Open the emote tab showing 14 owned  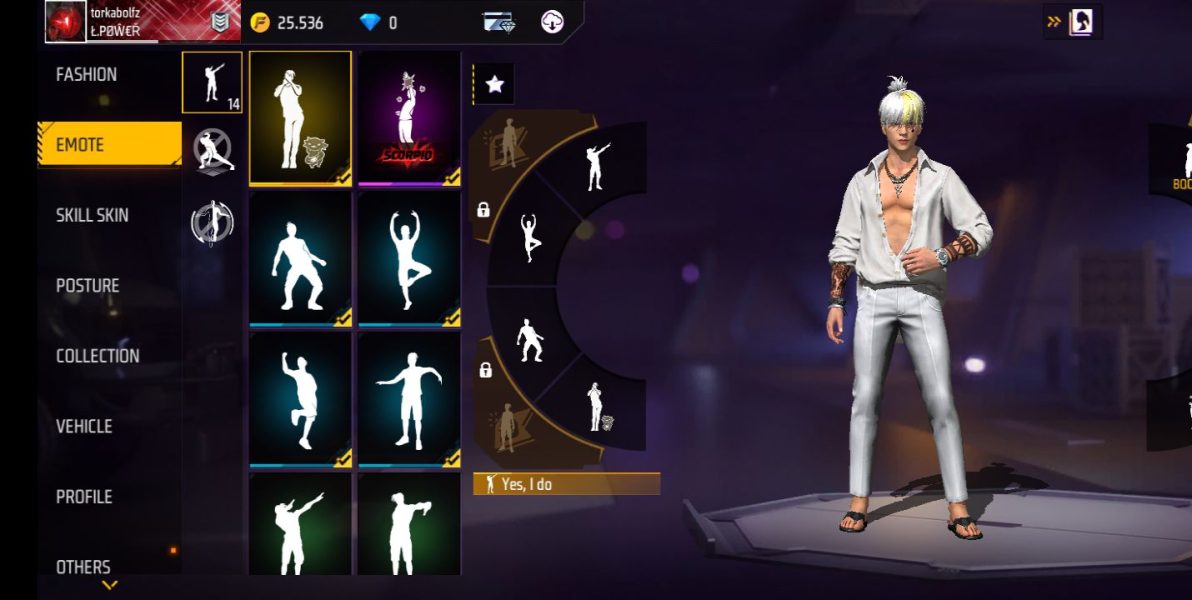click(x=212, y=83)
